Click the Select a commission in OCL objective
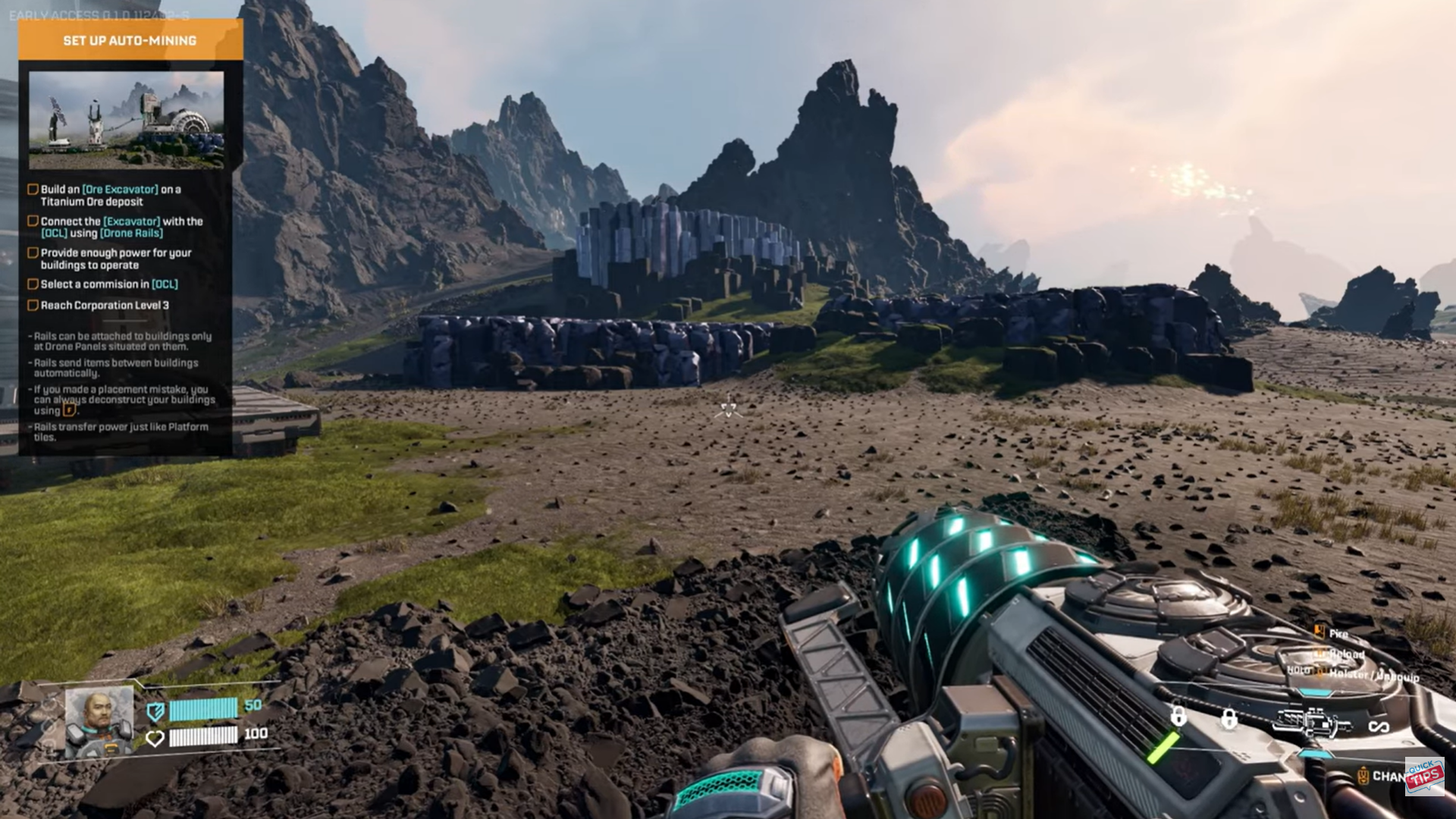 pyautogui.click(x=108, y=284)
